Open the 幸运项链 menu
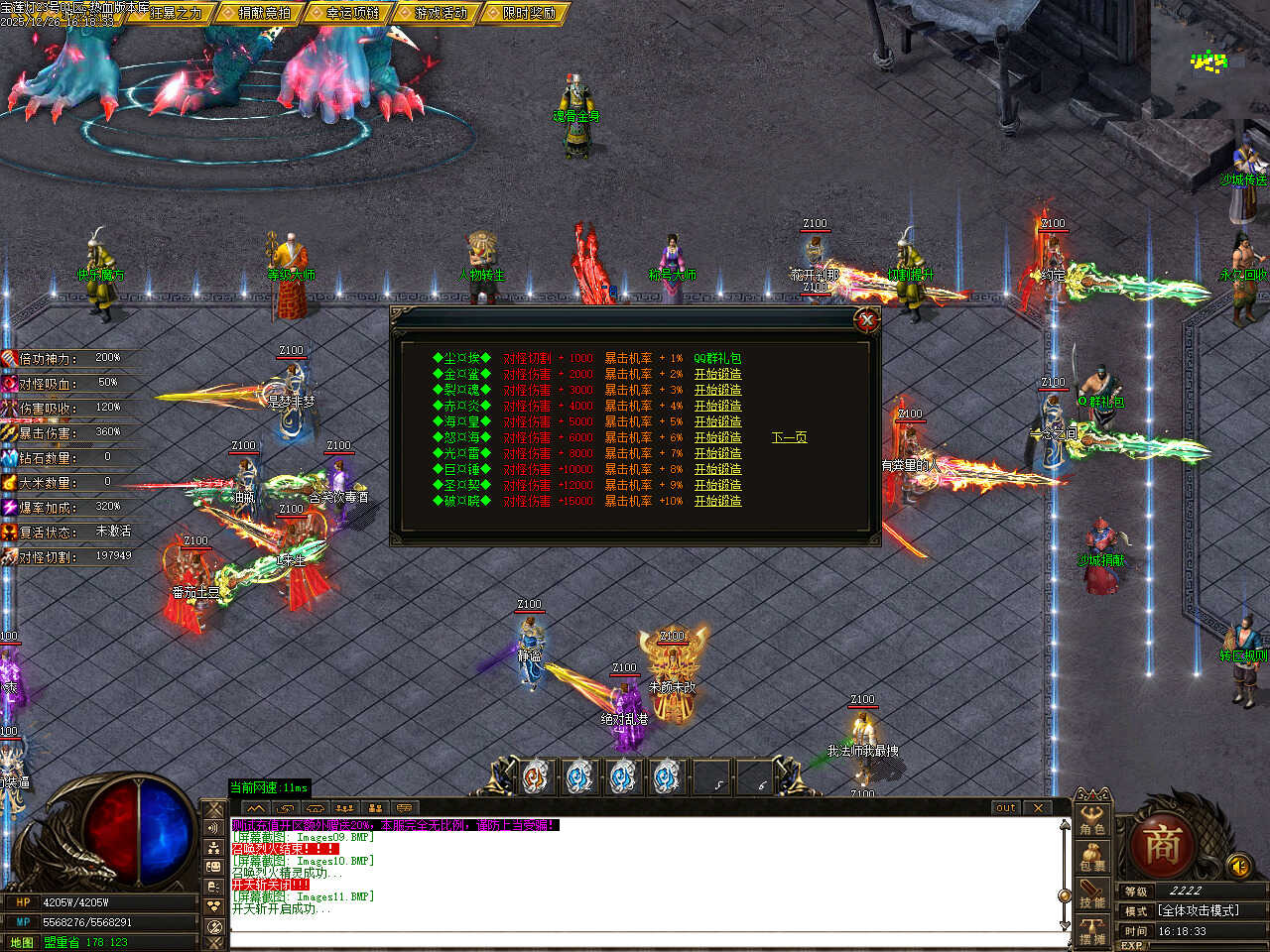1270x952 pixels. click(350, 13)
